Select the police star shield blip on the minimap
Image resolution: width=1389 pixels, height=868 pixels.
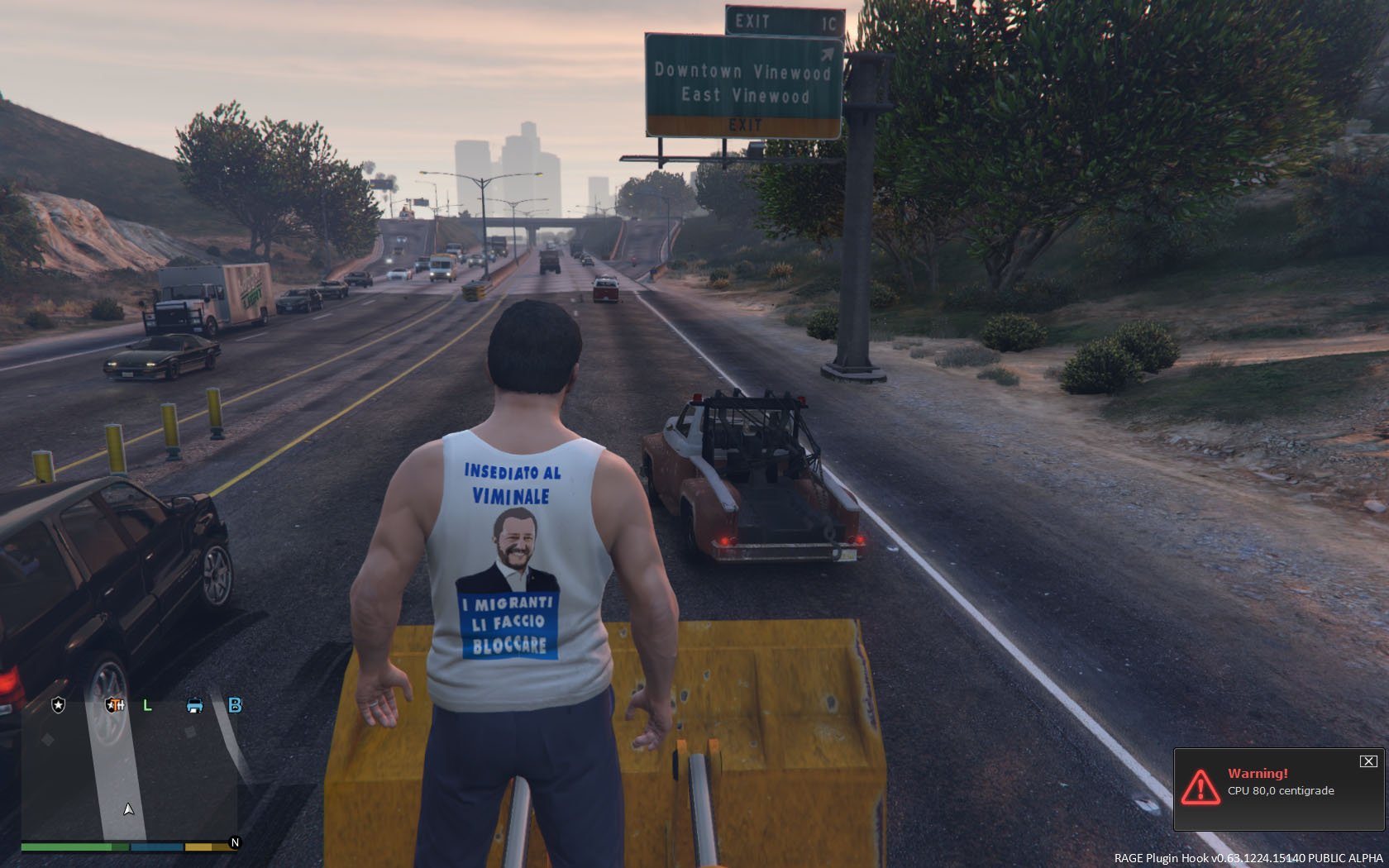[59, 705]
